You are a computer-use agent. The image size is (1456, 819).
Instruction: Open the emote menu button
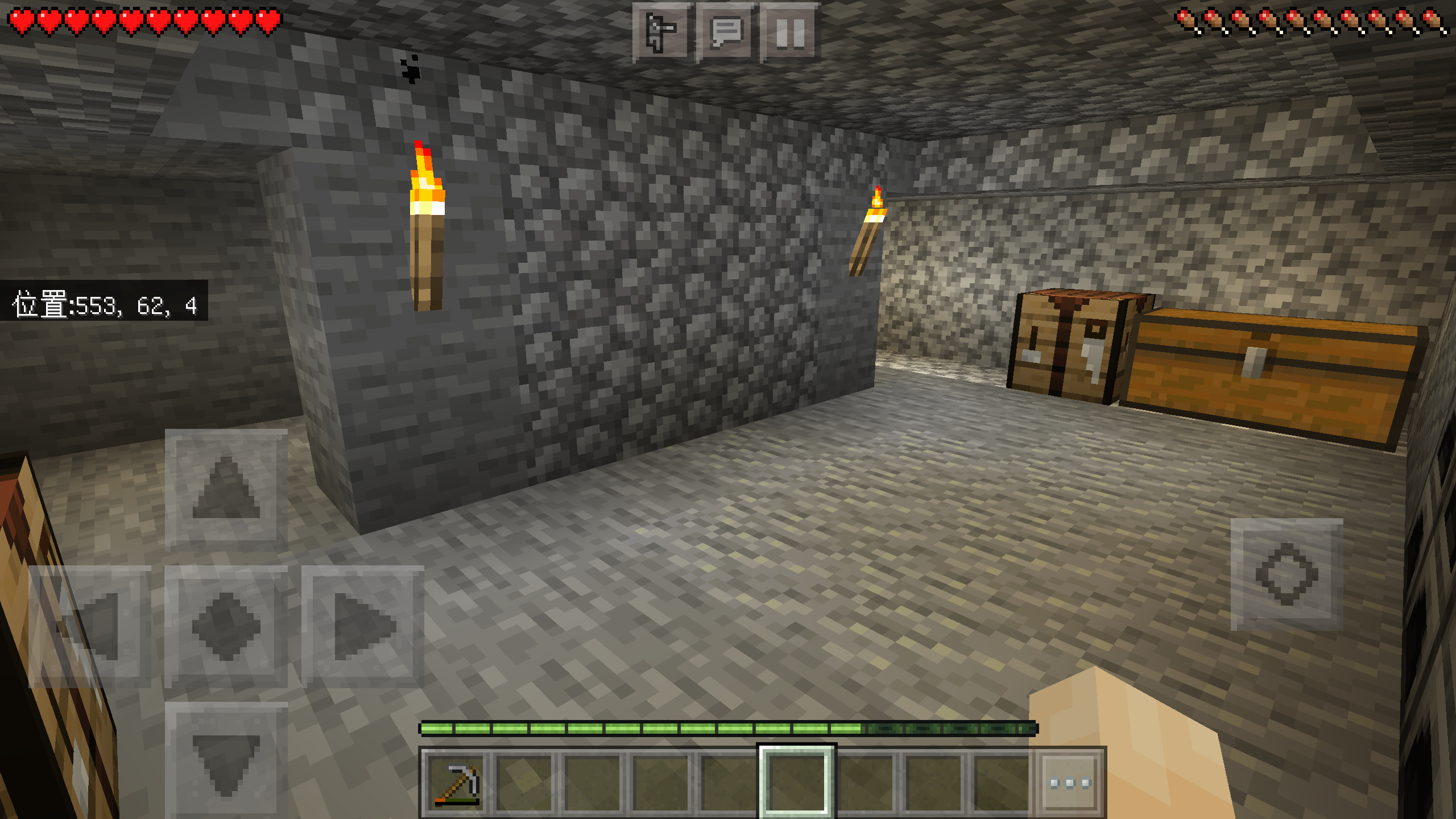pyautogui.click(x=662, y=32)
